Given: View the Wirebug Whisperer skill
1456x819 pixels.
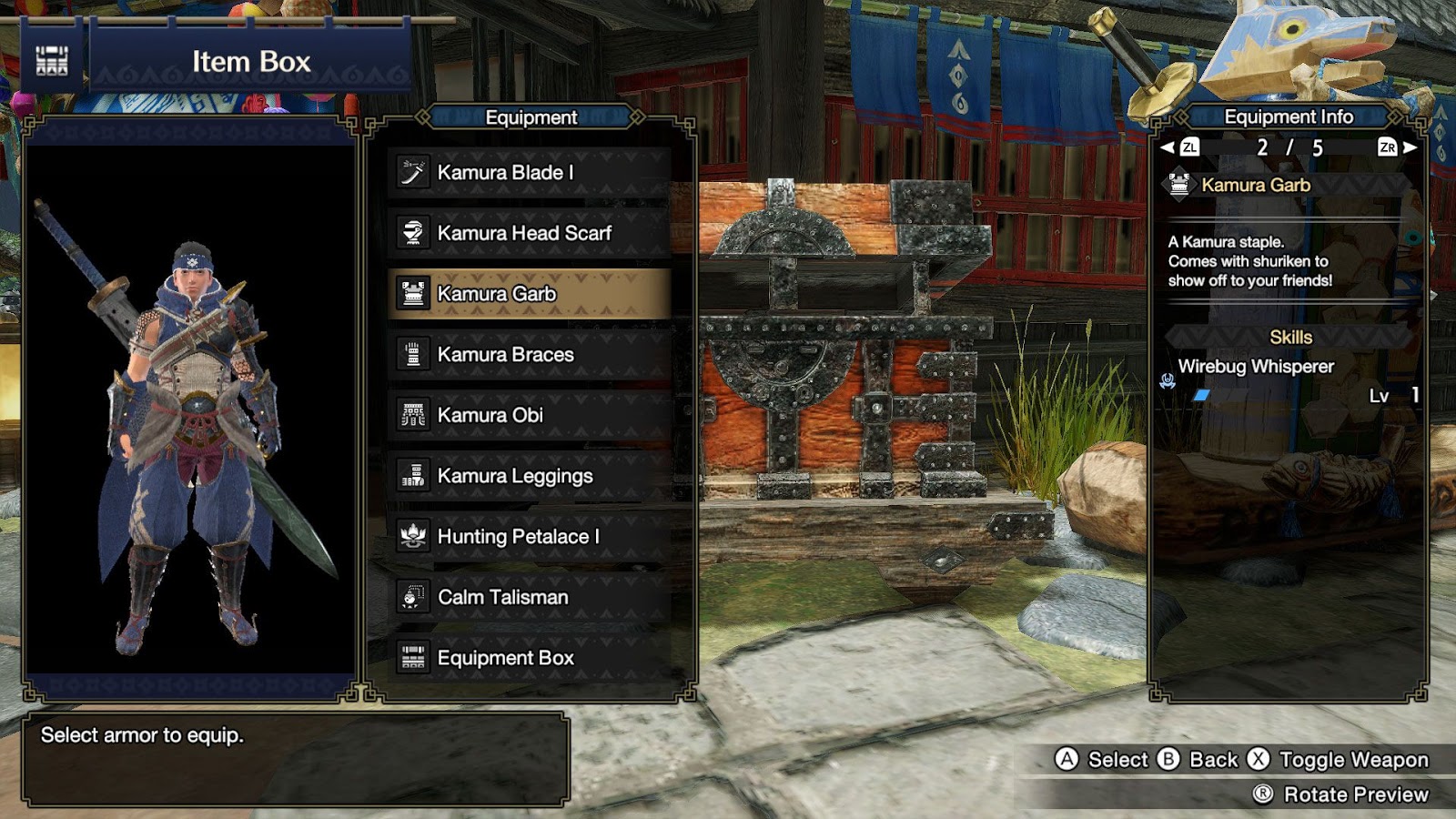Looking at the screenshot, I should pyautogui.click(x=1256, y=367).
